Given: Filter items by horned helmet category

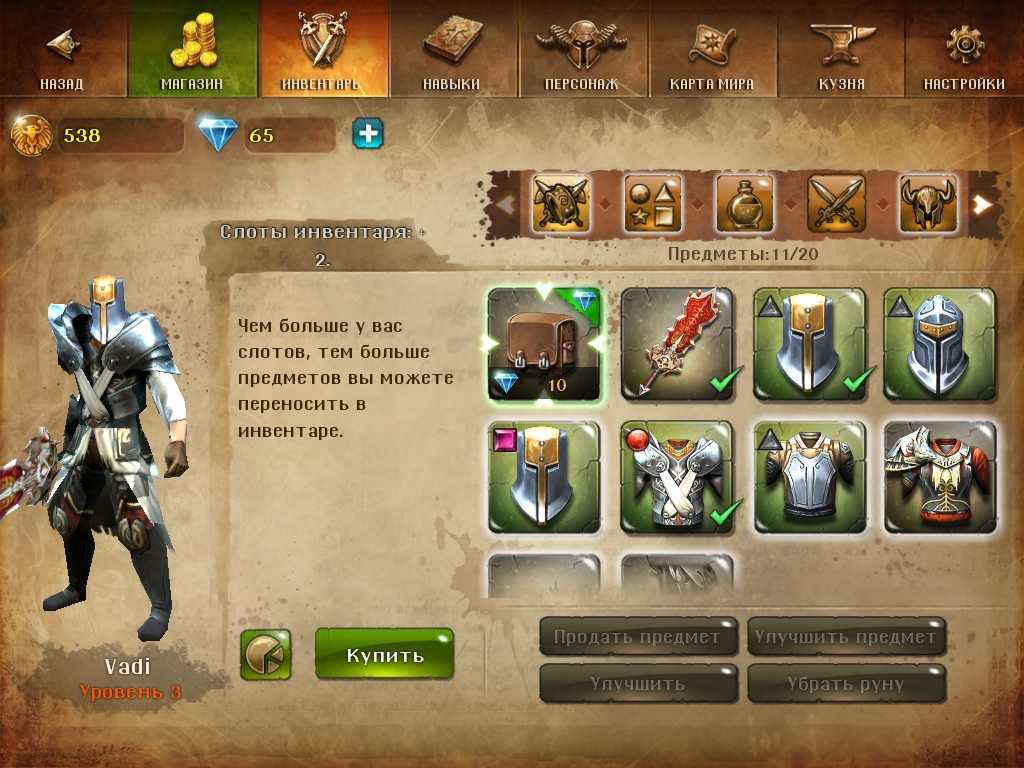Looking at the screenshot, I should click(927, 203).
